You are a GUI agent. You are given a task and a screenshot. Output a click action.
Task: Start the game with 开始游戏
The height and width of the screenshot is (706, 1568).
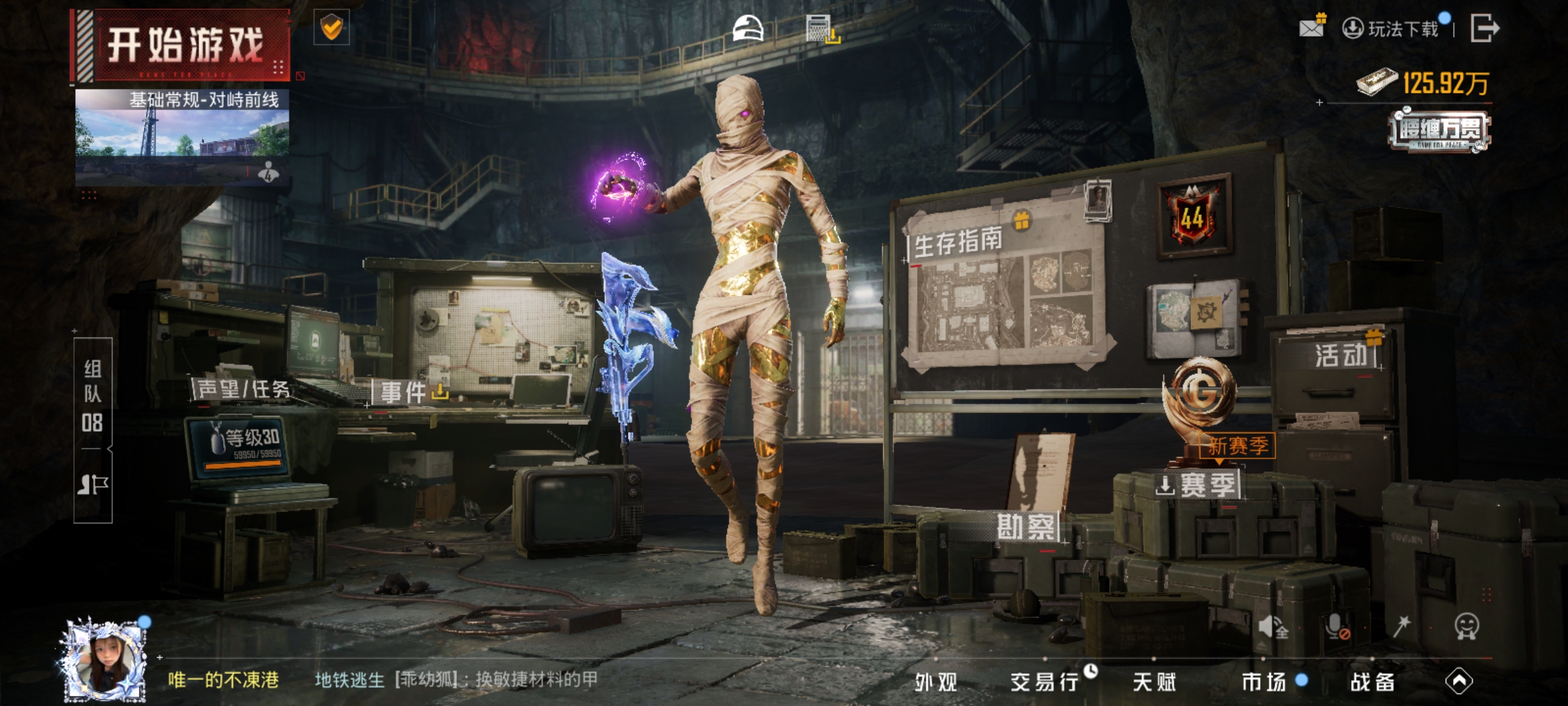(183, 46)
